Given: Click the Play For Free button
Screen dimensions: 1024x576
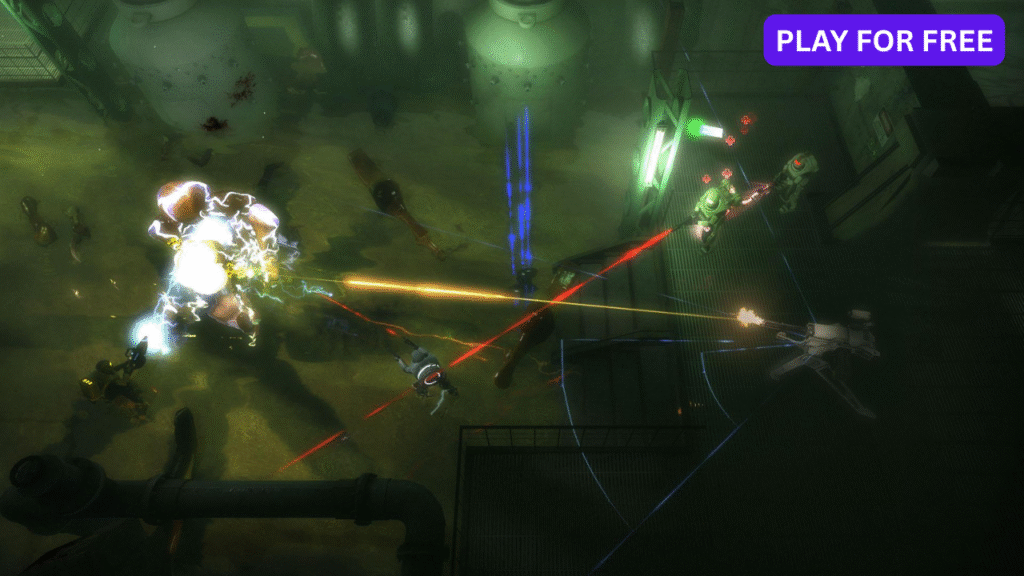Looking at the screenshot, I should click(884, 40).
